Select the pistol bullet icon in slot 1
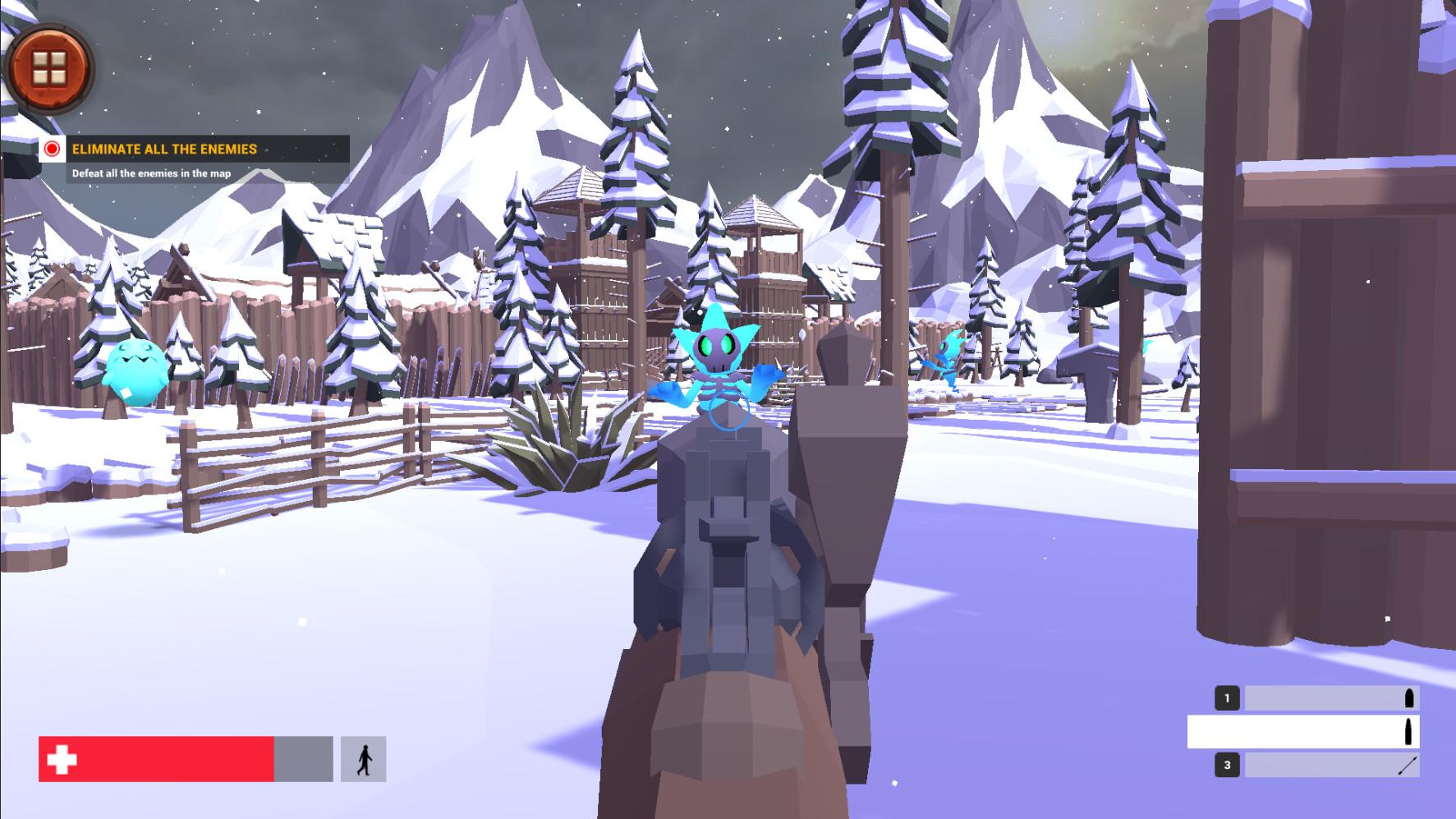The height and width of the screenshot is (819, 1456). pyautogui.click(x=1411, y=697)
